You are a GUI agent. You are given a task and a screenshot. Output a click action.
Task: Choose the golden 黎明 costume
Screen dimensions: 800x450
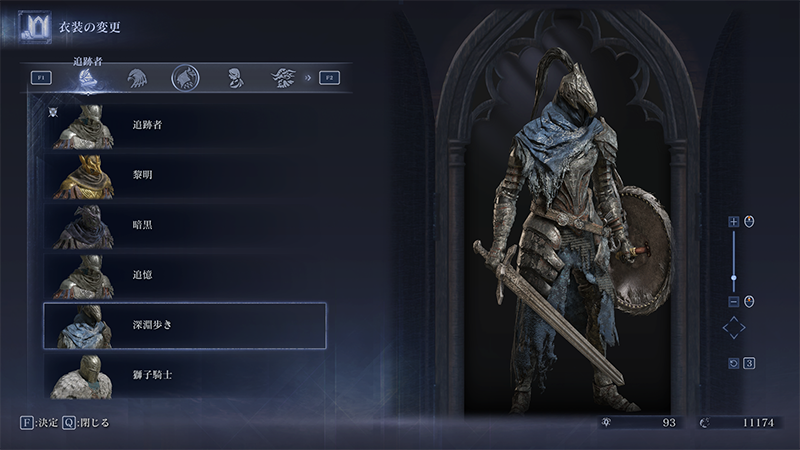coord(185,175)
